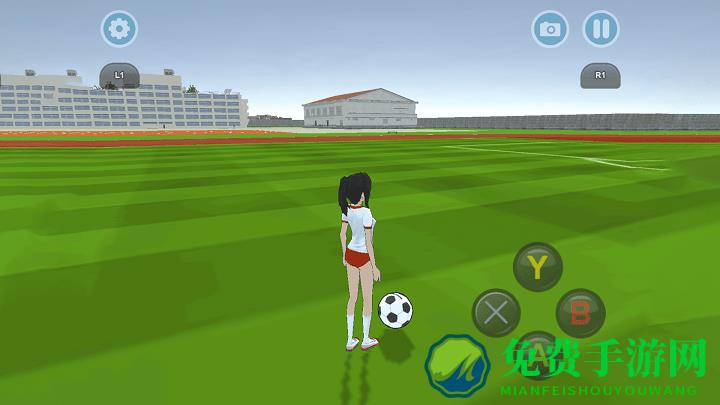720x405 pixels.
Task: Tap the L1 on-screen button
Action: click(x=119, y=75)
